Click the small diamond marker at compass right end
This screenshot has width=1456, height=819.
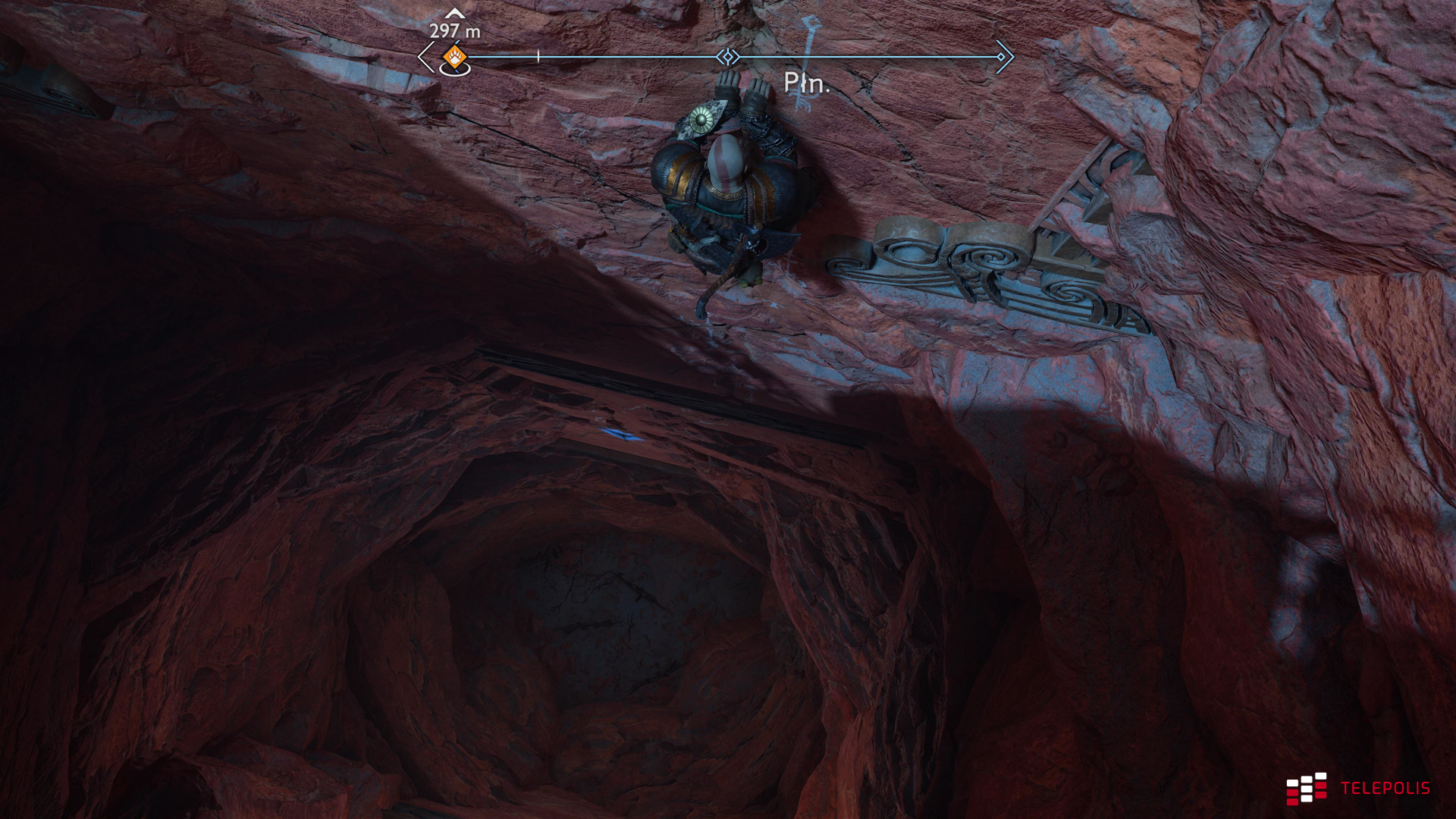(x=1001, y=57)
